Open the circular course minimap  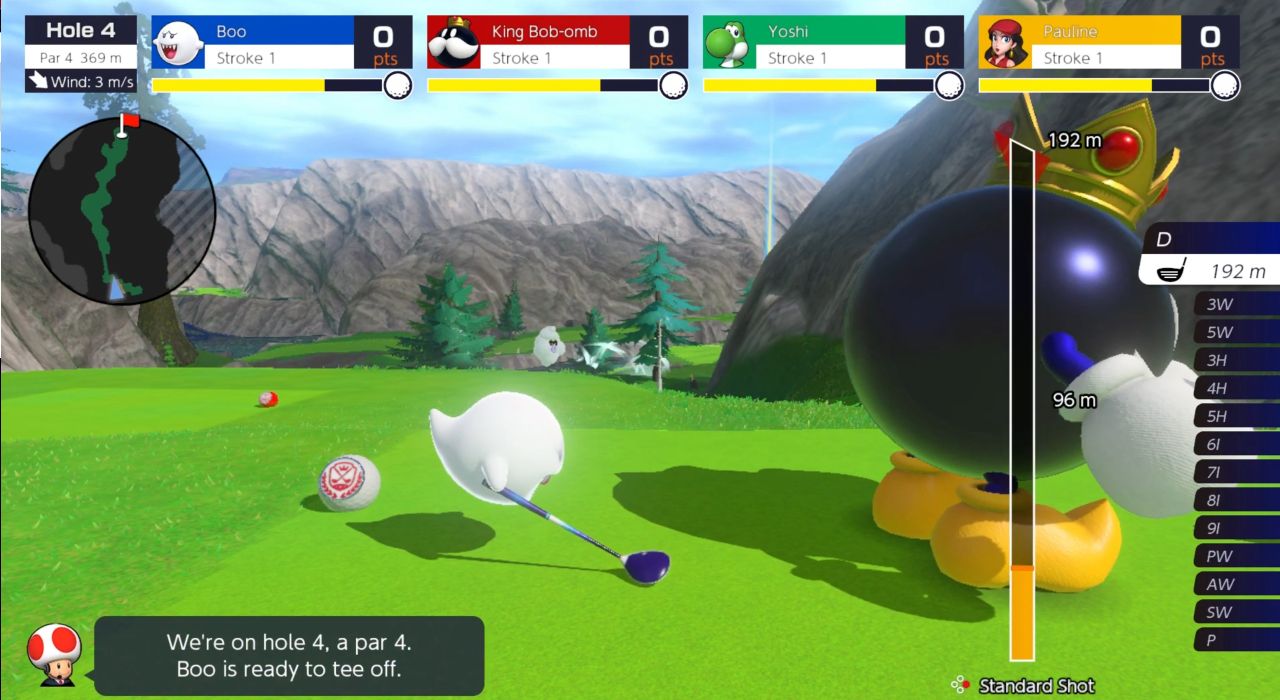[x=122, y=210]
